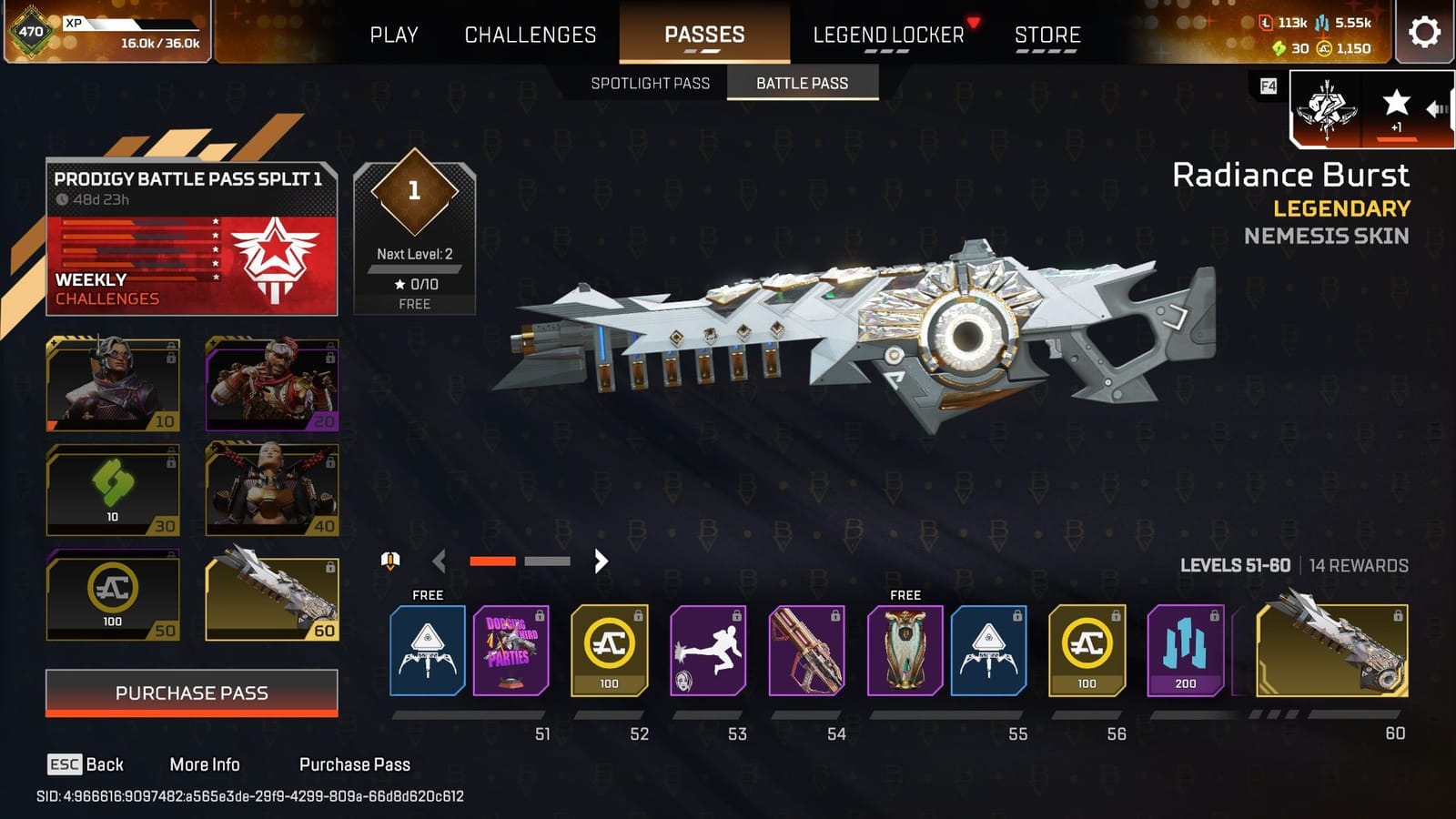Select the green Crafting Metals reward at level 30
1456x819 pixels.
111,491
